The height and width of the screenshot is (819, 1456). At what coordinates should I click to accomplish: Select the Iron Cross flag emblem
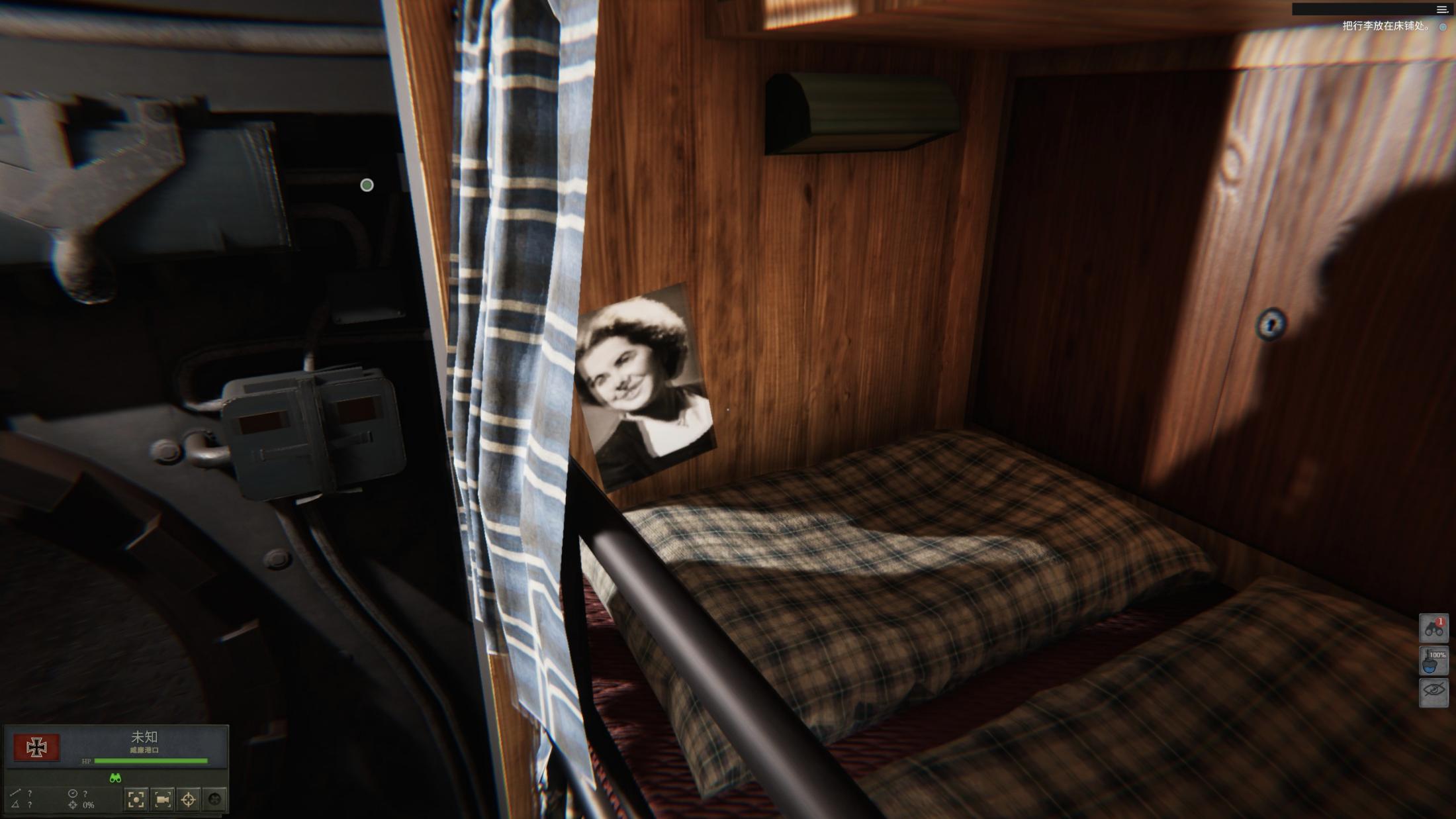pos(37,747)
